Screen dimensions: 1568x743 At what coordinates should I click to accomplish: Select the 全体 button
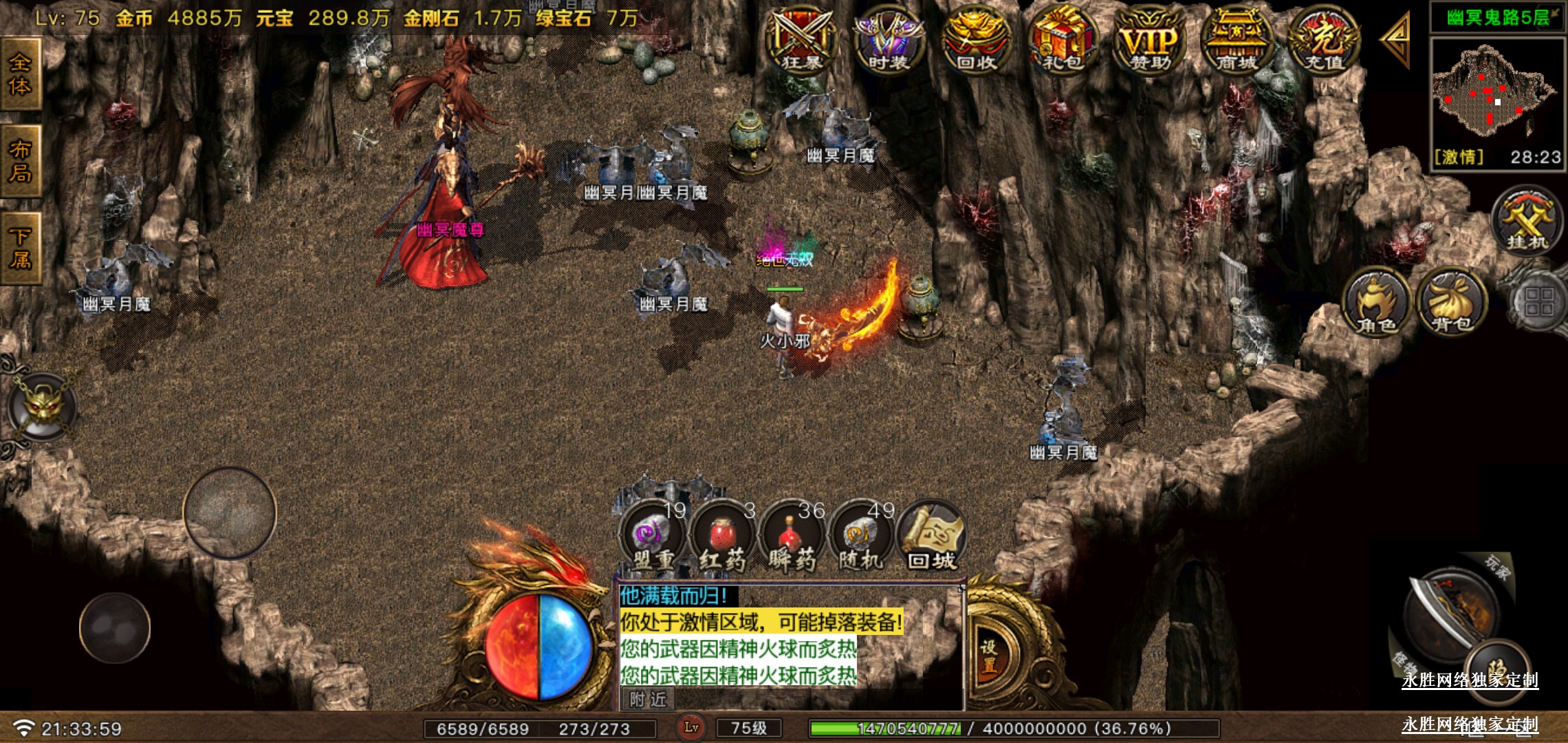tap(20, 74)
